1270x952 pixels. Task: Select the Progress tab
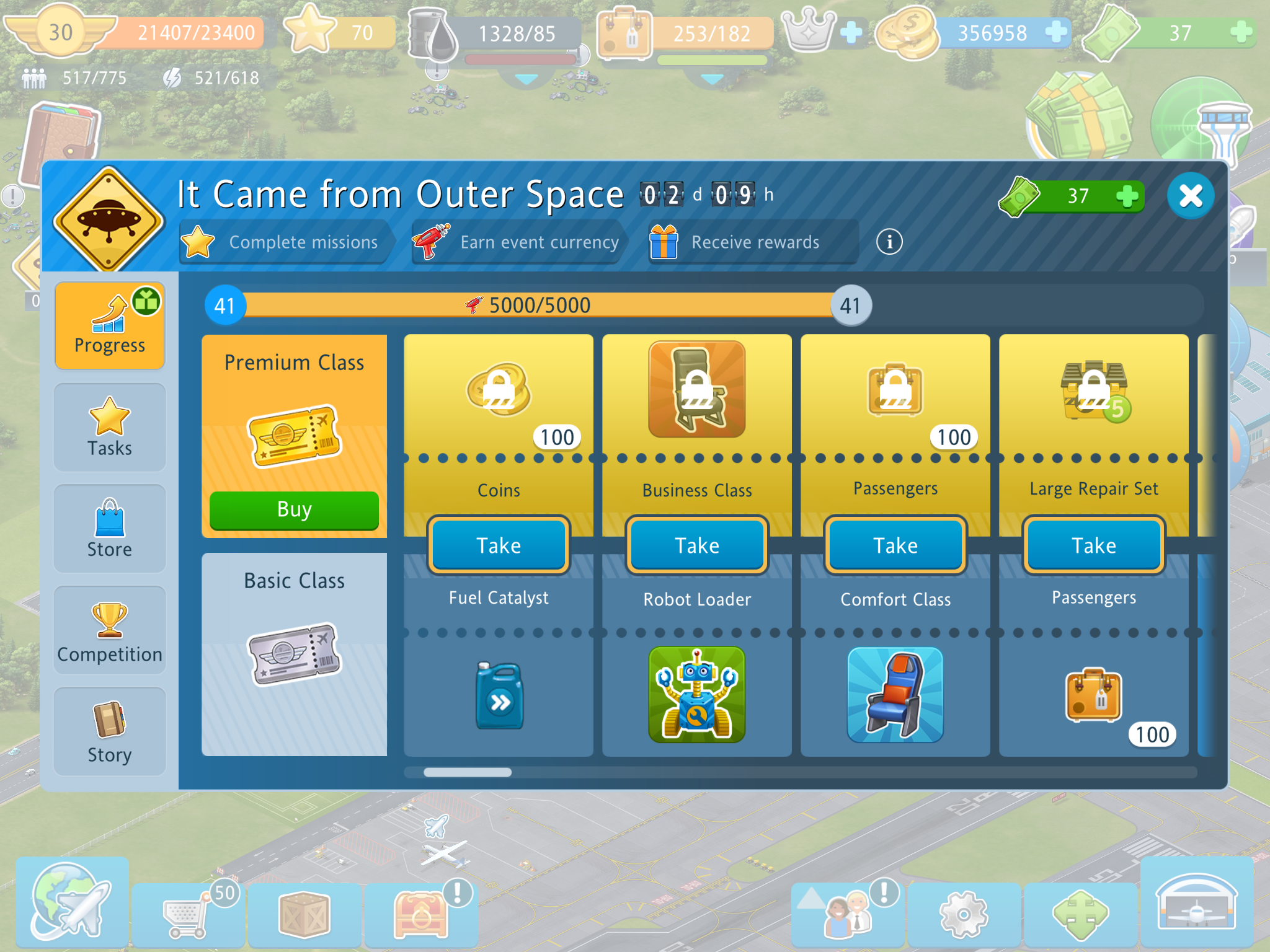click(x=110, y=327)
